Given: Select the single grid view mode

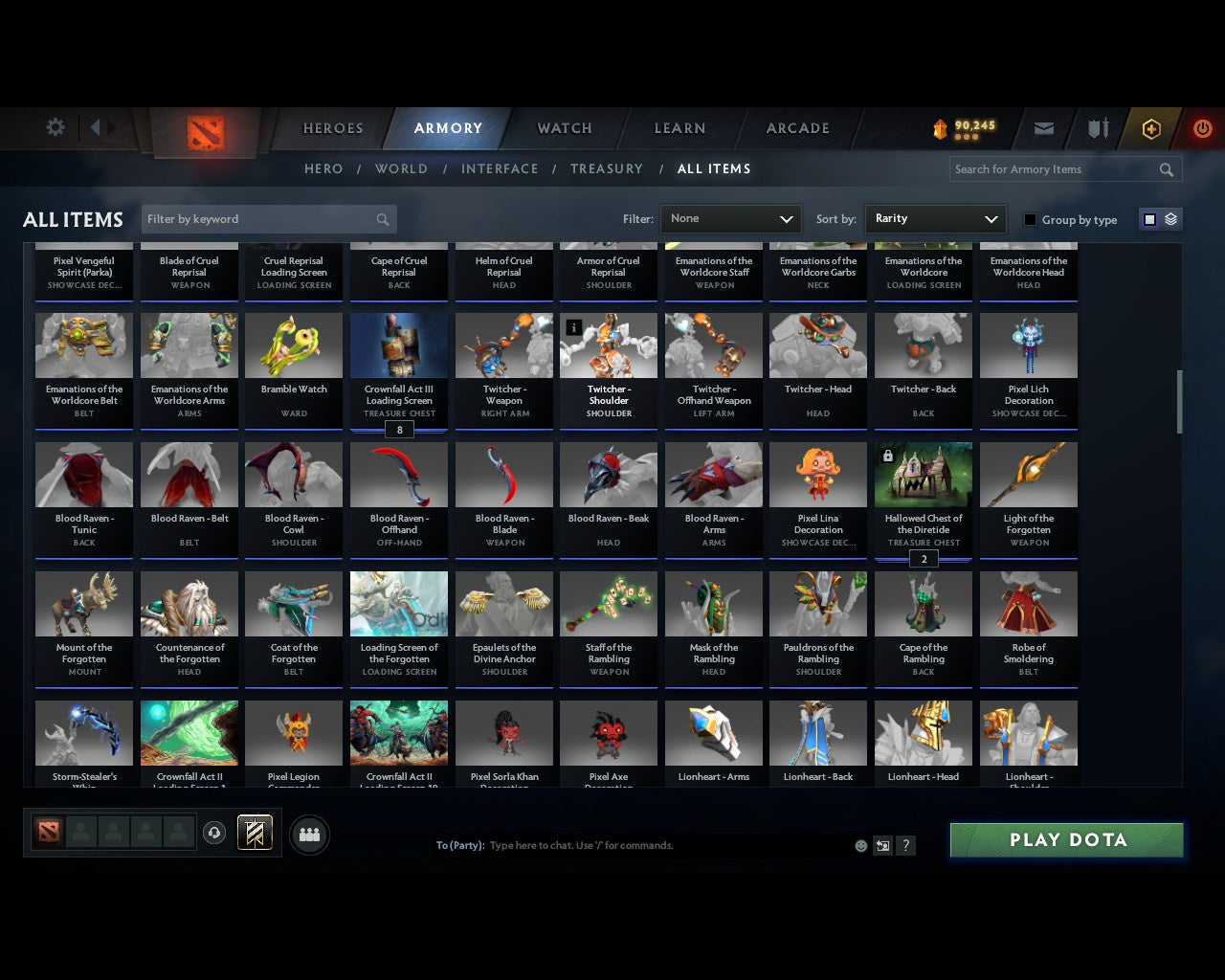Looking at the screenshot, I should click(x=1149, y=219).
